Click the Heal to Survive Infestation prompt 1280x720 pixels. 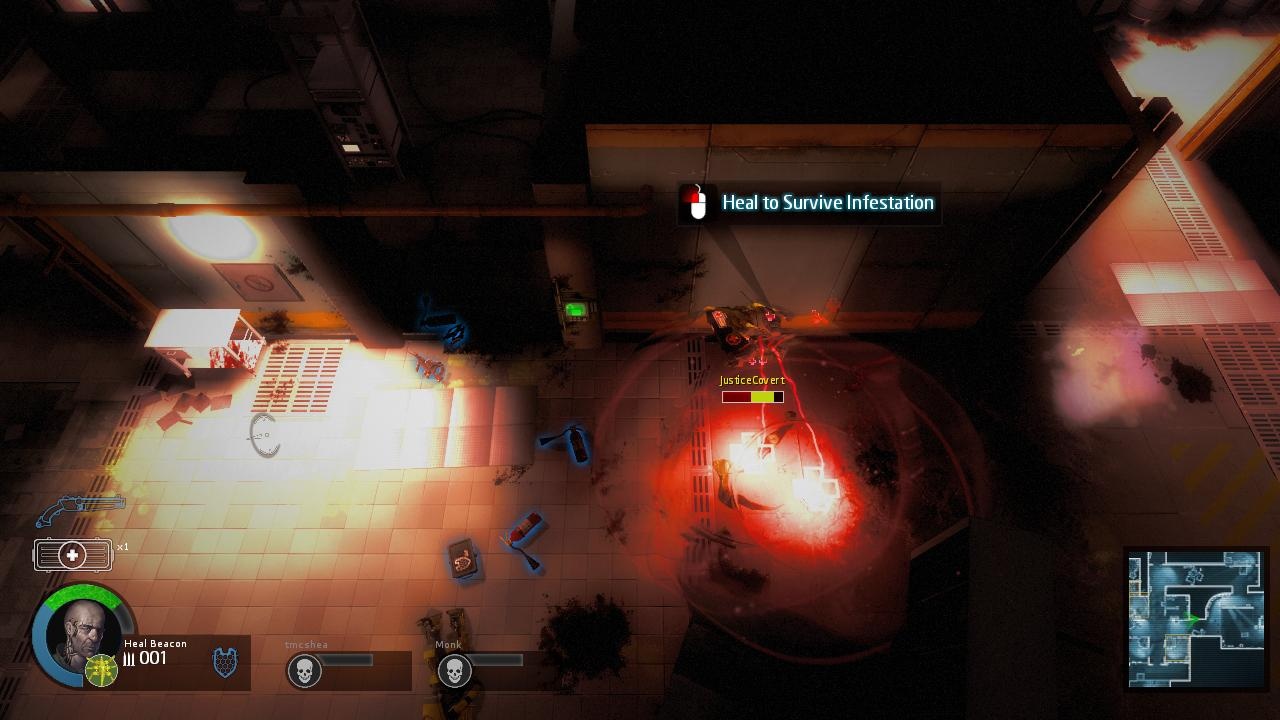tap(827, 203)
